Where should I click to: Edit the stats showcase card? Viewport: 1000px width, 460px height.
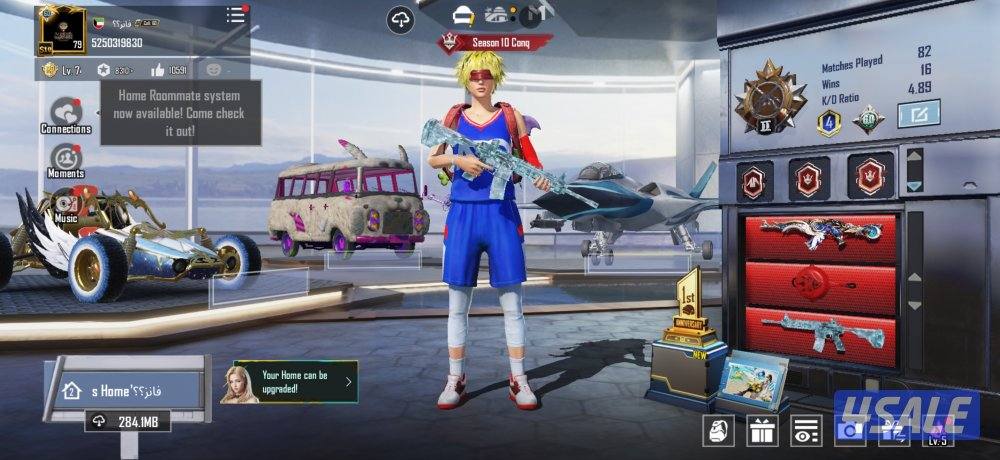[918, 115]
